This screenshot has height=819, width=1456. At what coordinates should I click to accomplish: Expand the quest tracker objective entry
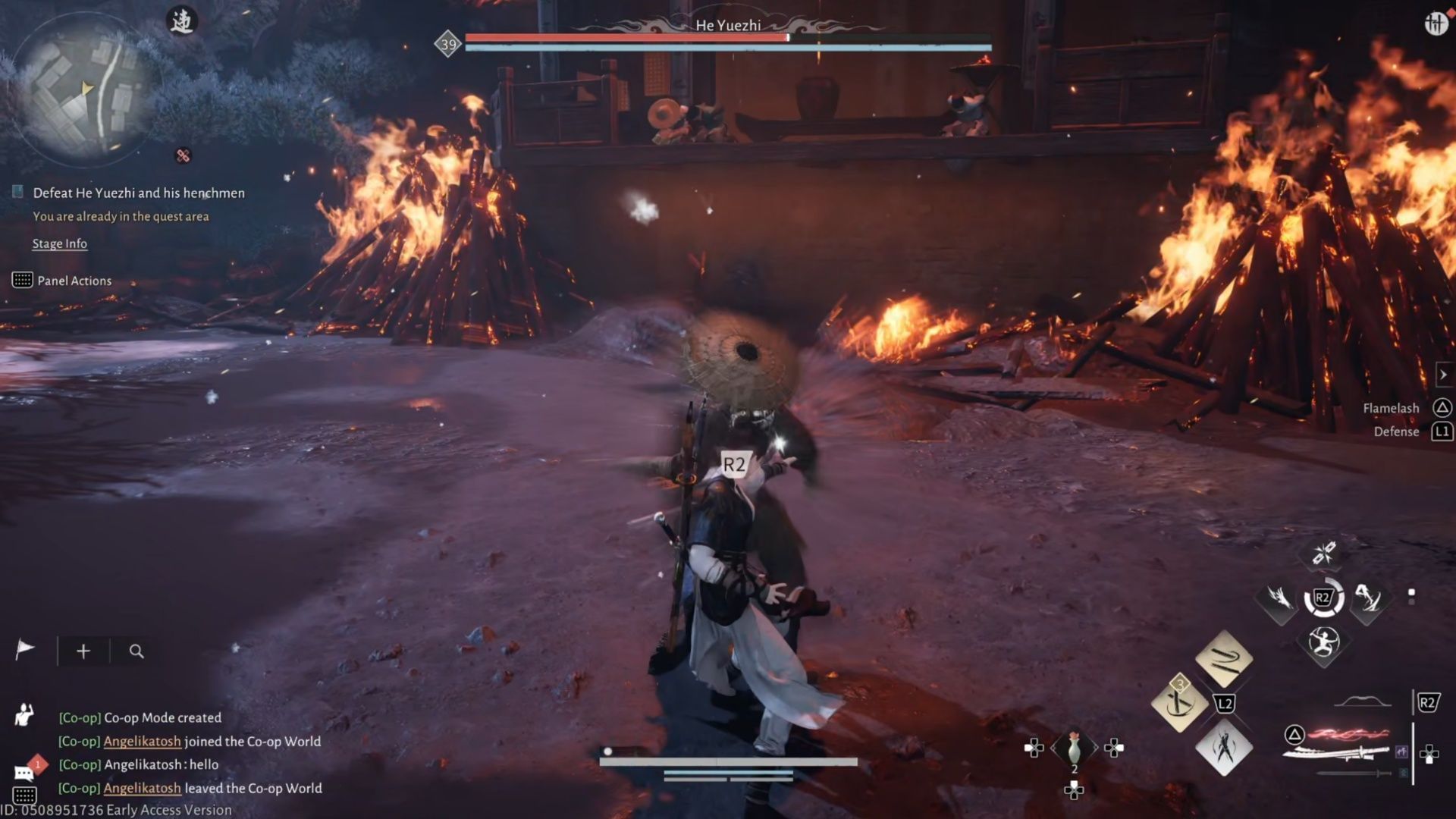coord(137,193)
